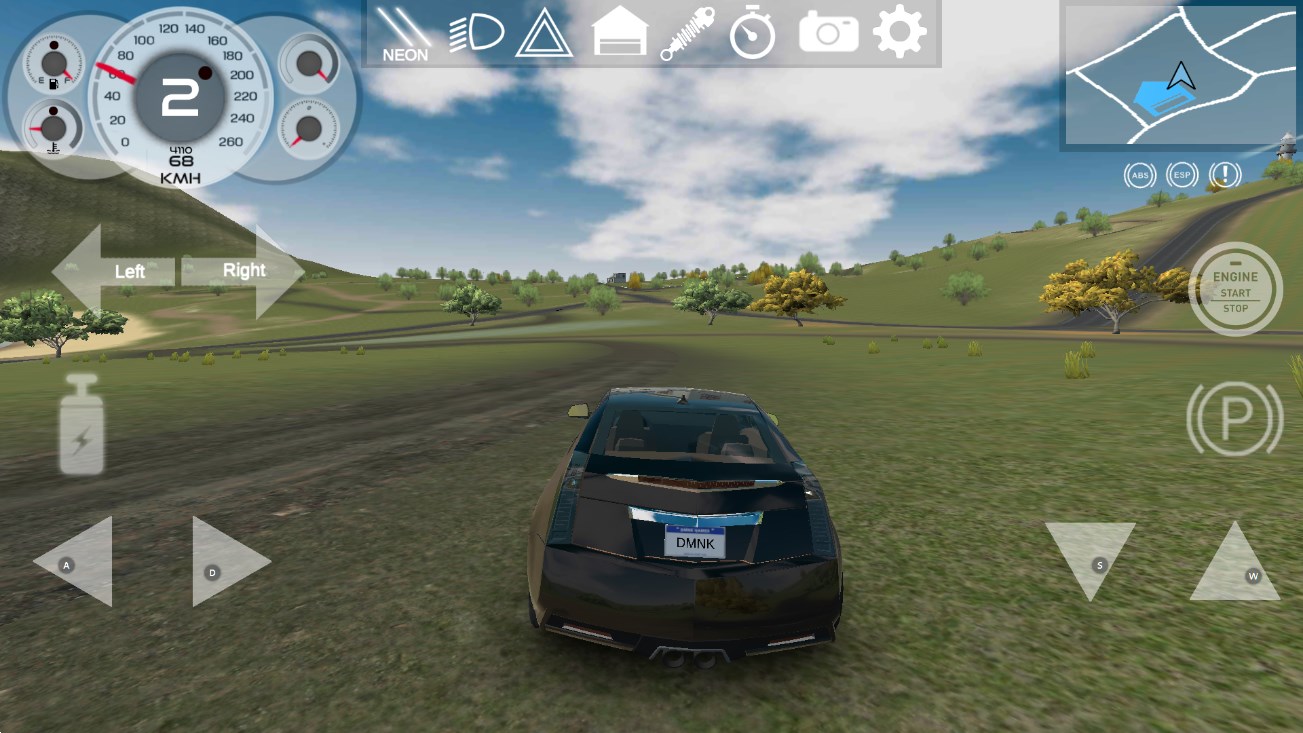This screenshot has height=733, width=1303.
Task: Activate the left turn signal arrow
Action: [x=114, y=271]
